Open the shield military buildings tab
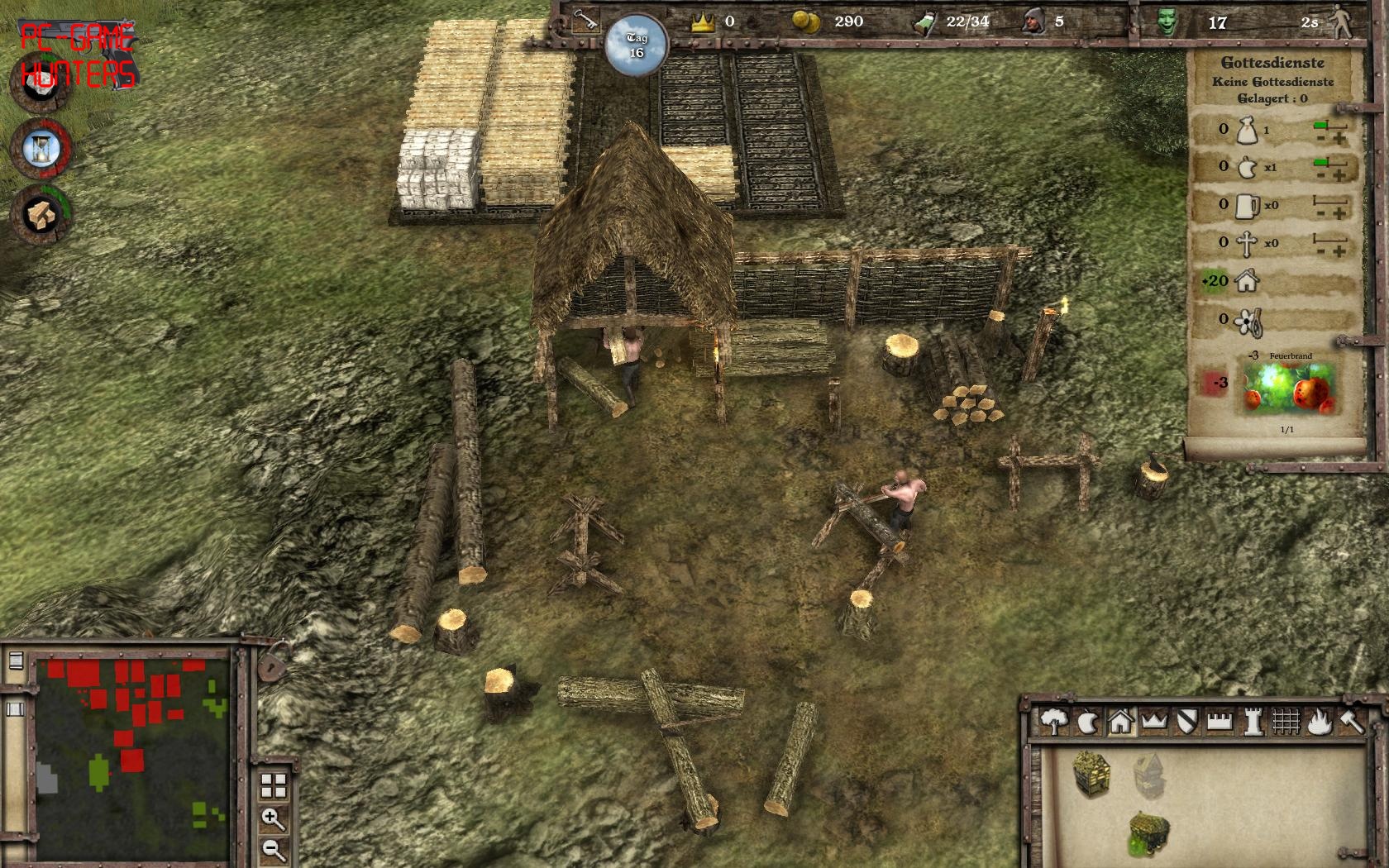The height and width of the screenshot is (868, 1389). pyautogui.click(x=1187, y=722)
